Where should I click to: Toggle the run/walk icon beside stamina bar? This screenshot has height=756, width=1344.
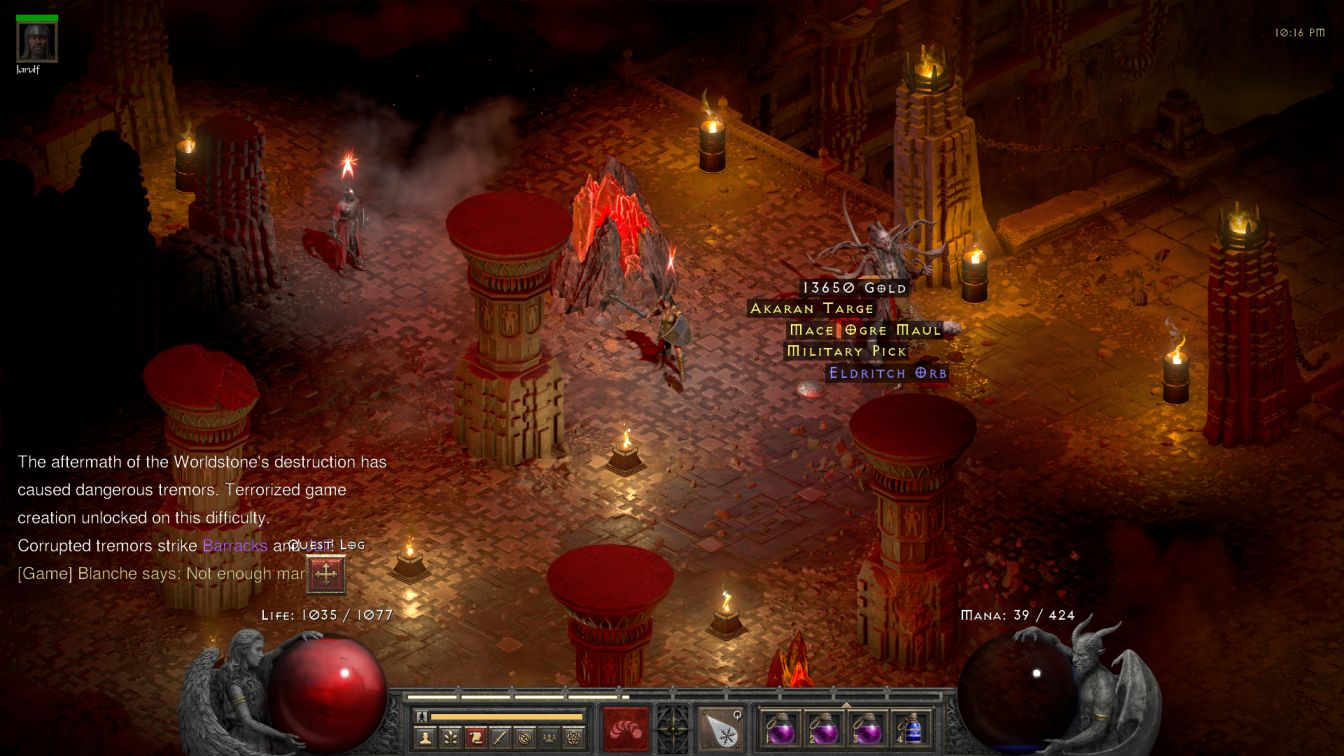coord(422,716)
